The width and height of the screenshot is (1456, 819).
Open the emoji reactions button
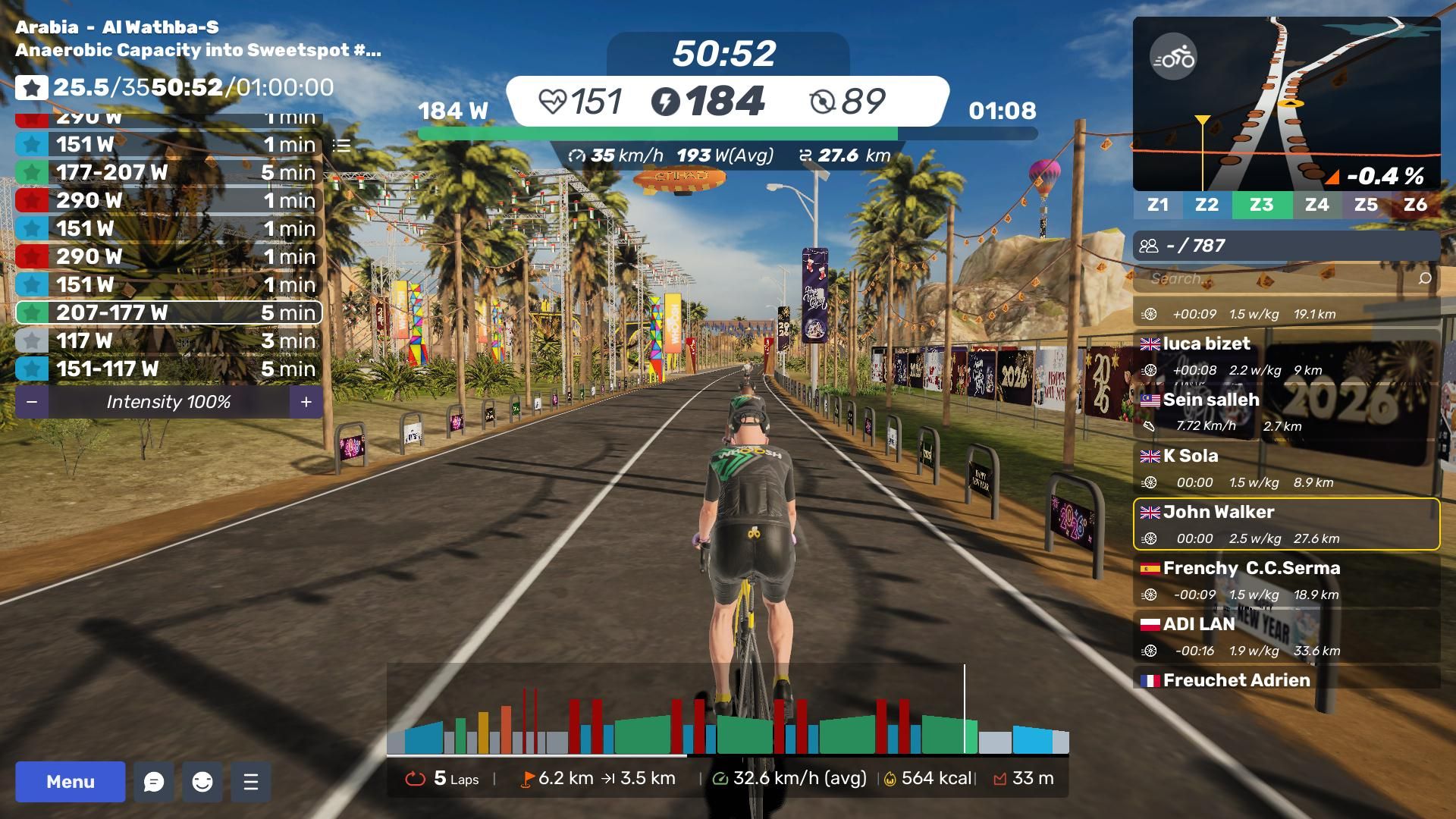[202, 782]
